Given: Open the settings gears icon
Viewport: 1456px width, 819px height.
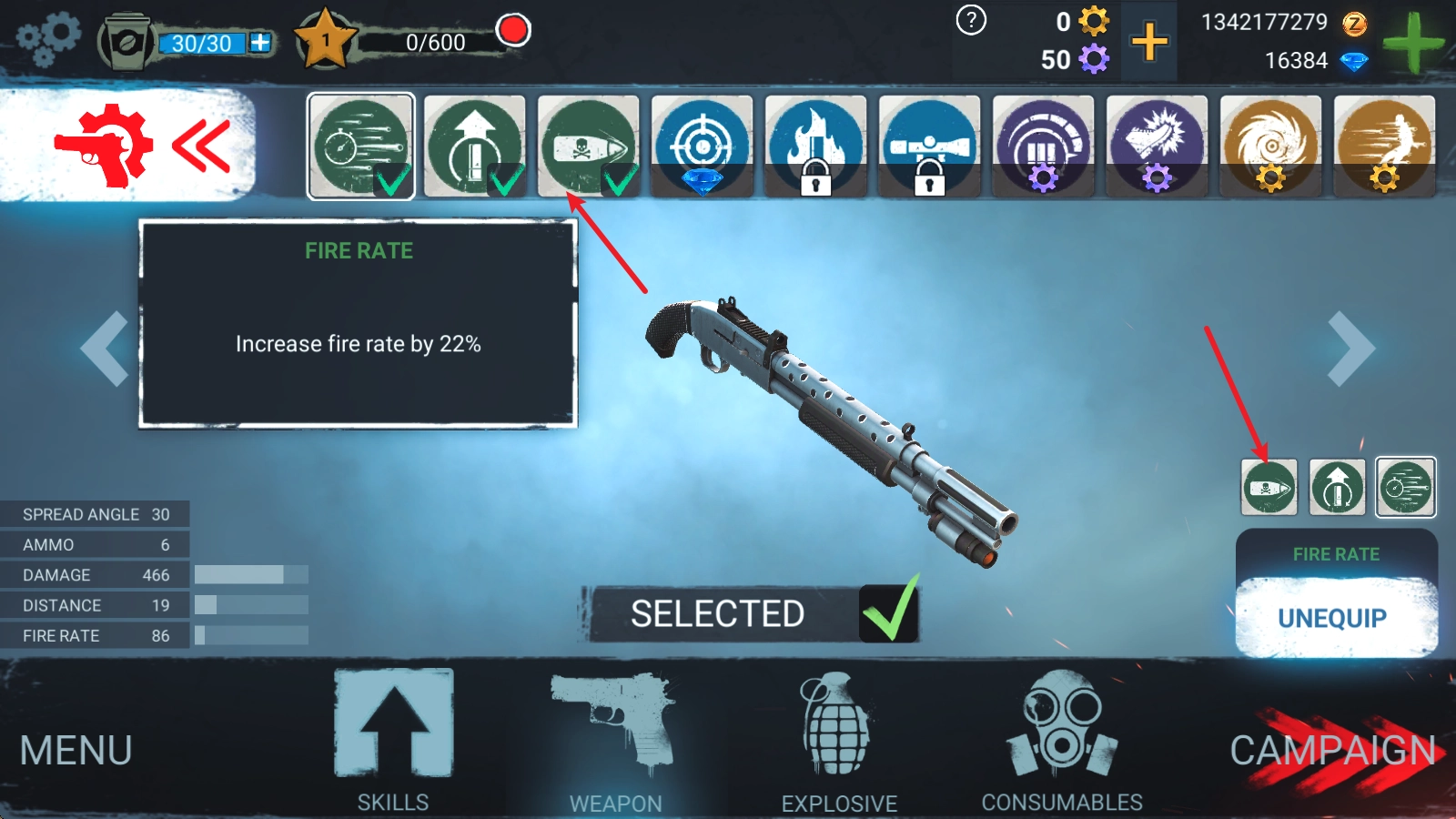Looking at the screenshot, I should 49,39.
